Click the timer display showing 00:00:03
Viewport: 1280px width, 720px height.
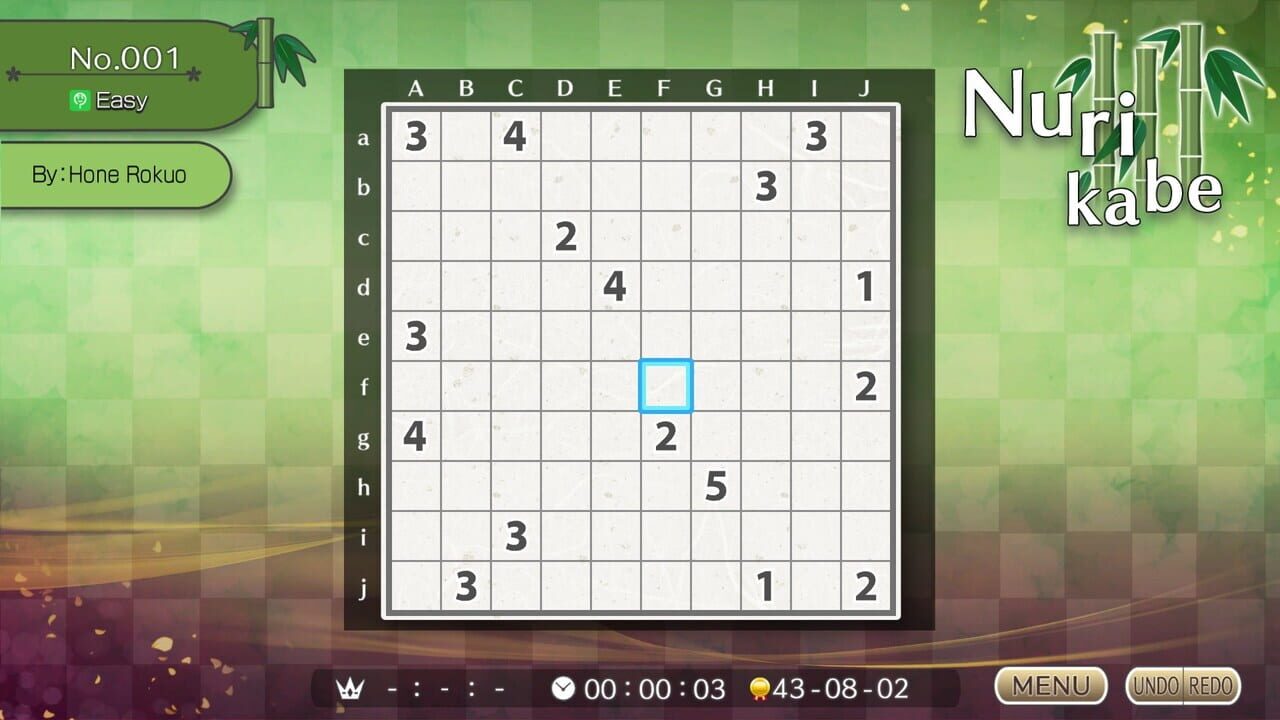tap(655, 688)
